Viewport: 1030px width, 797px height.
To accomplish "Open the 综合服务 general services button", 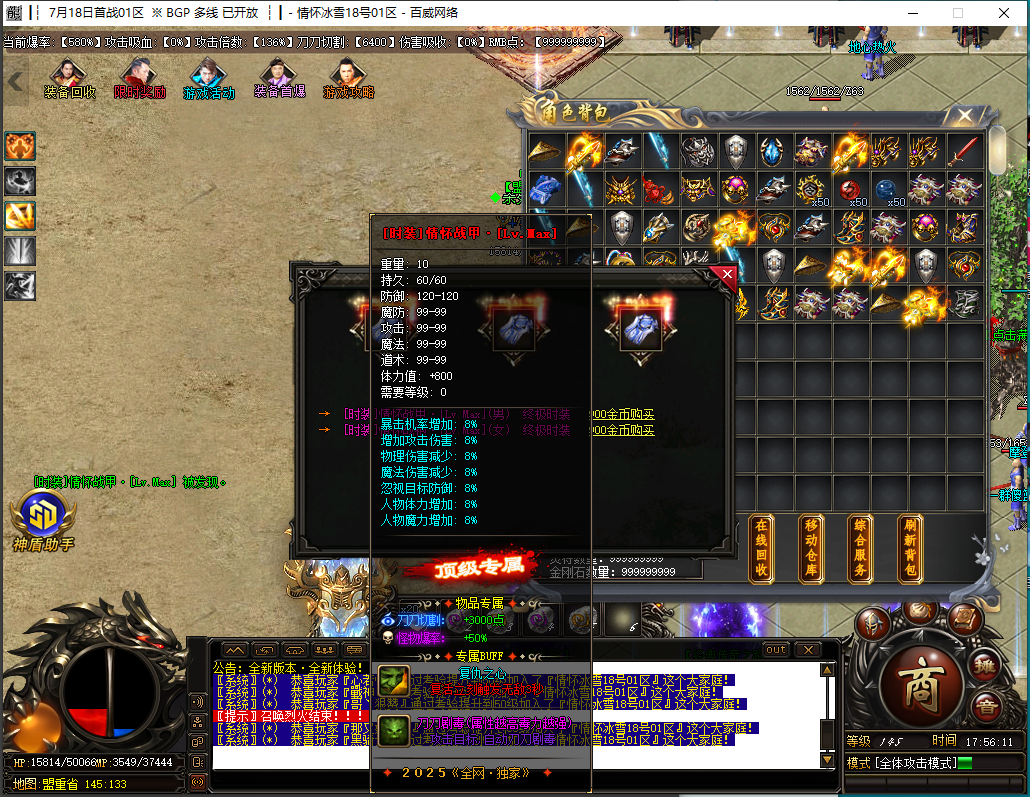I will pyautogui.click(x=860, y=549).
